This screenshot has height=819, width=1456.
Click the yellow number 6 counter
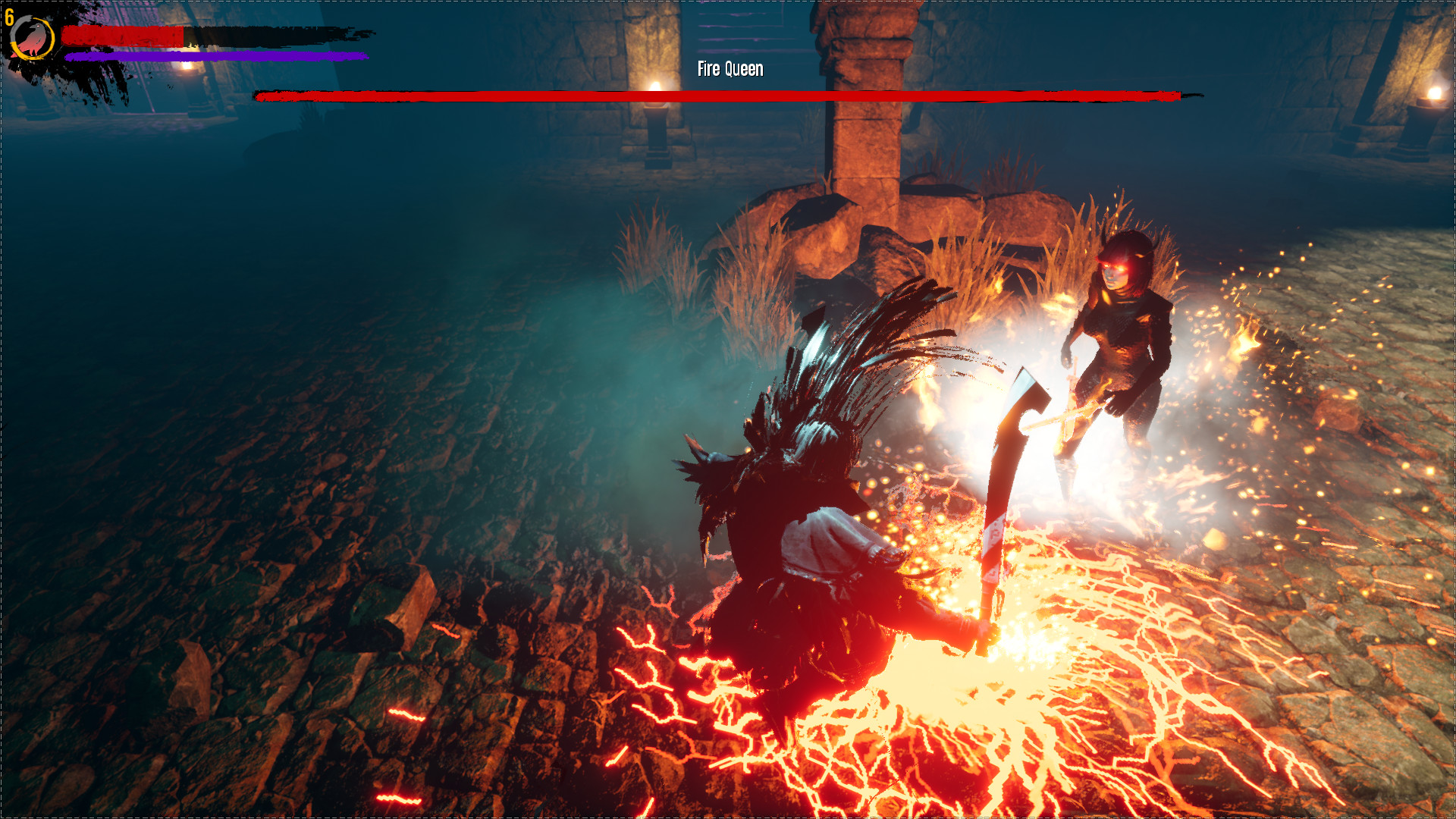[11, 17]
